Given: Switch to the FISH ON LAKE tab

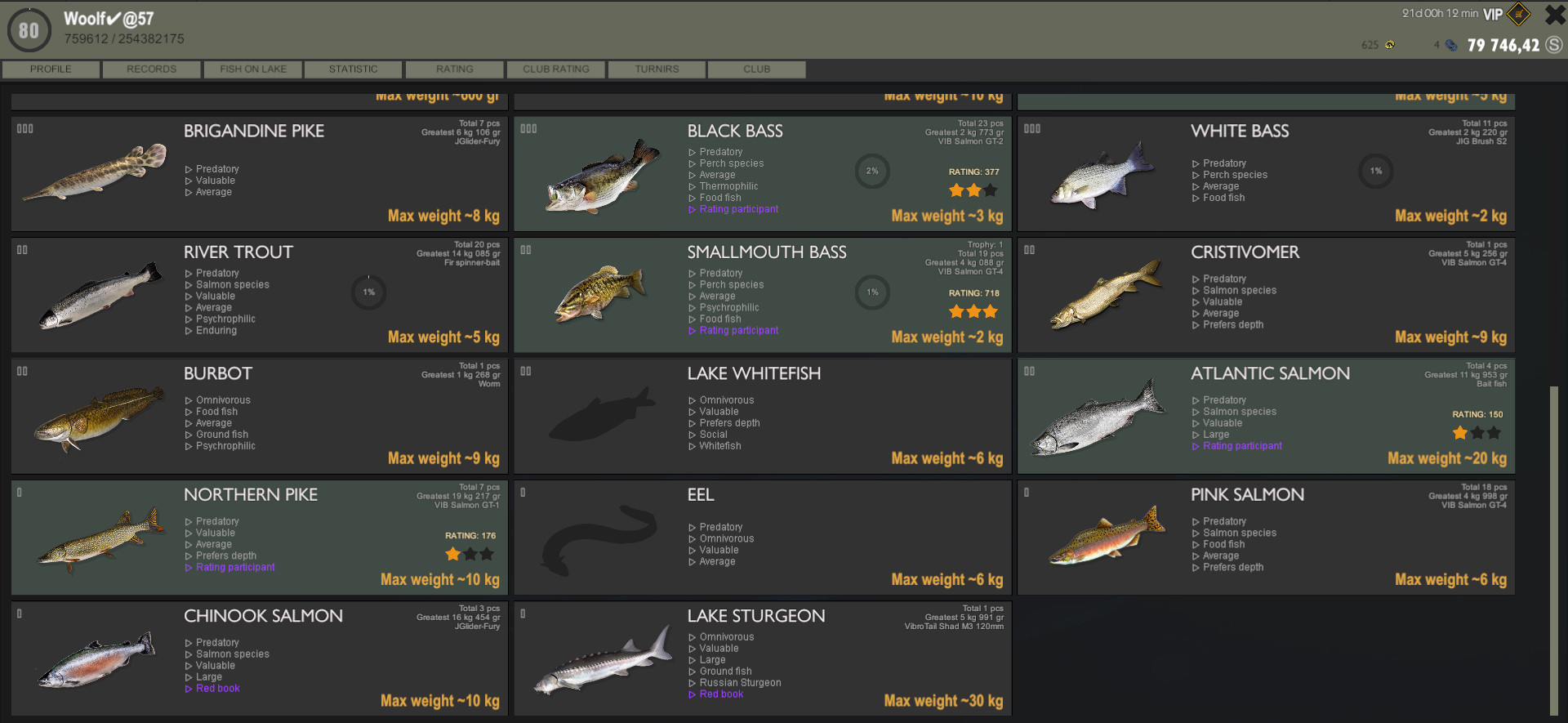Looking at the screenshot, I should point(252,69).
